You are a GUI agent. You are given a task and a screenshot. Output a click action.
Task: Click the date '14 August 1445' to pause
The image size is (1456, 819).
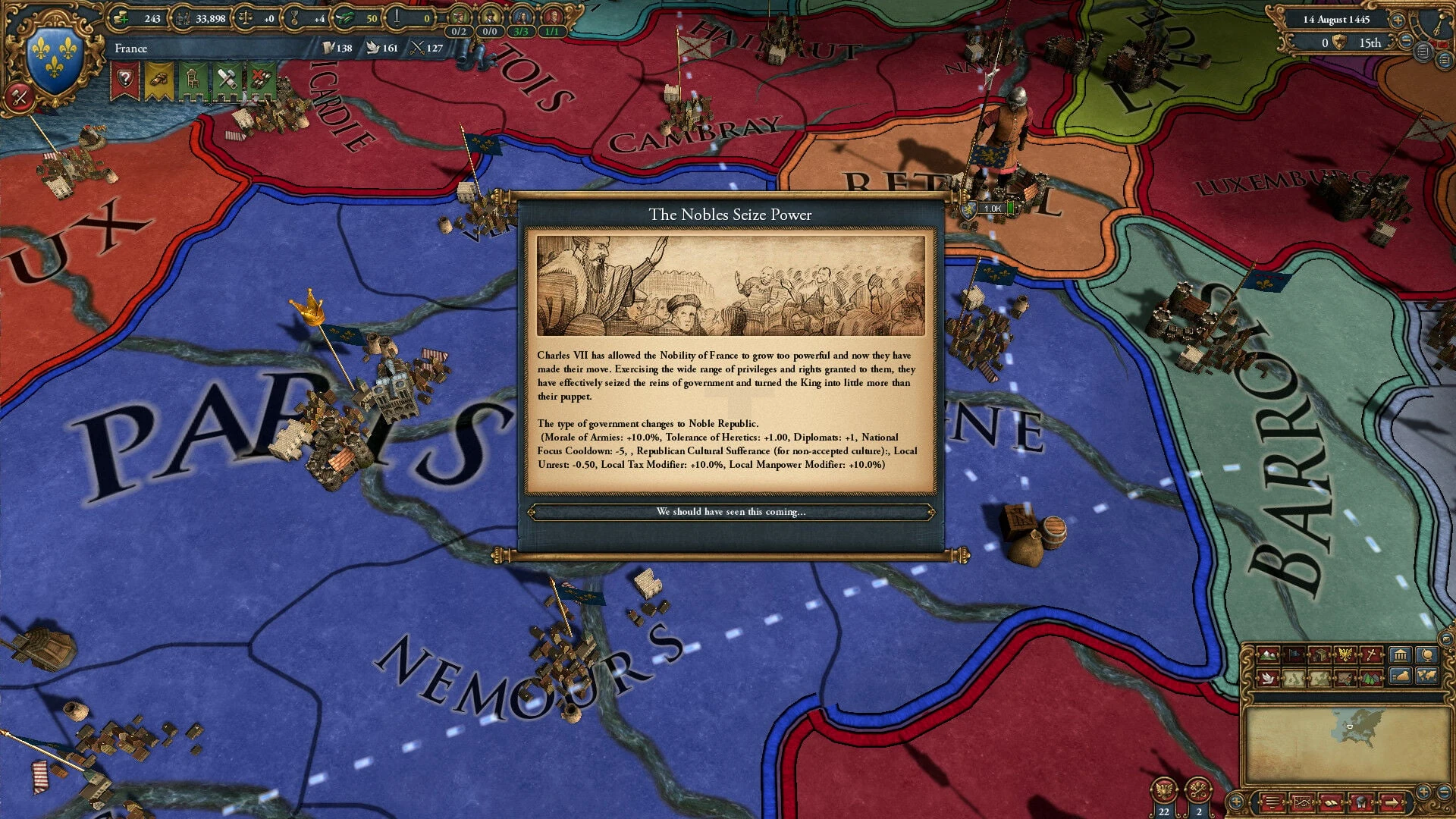point(1336,20)
